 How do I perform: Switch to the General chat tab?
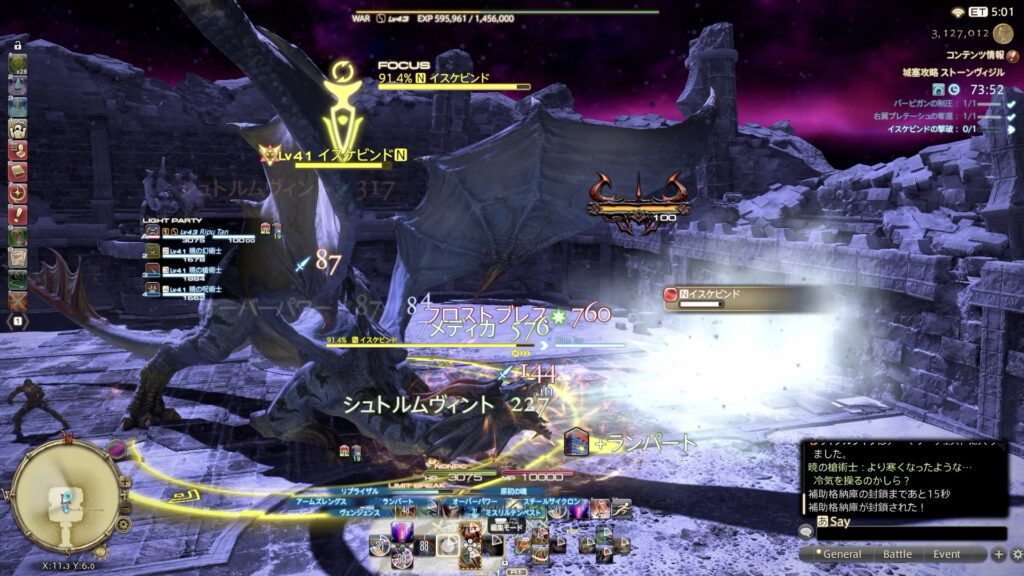tap(840, 554)
